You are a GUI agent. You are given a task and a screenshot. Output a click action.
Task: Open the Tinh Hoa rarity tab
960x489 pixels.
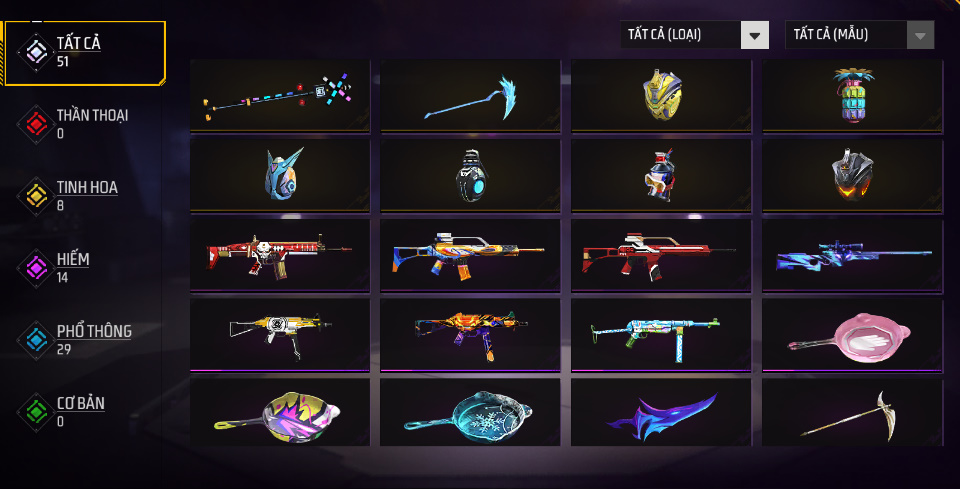pos(84,195)
